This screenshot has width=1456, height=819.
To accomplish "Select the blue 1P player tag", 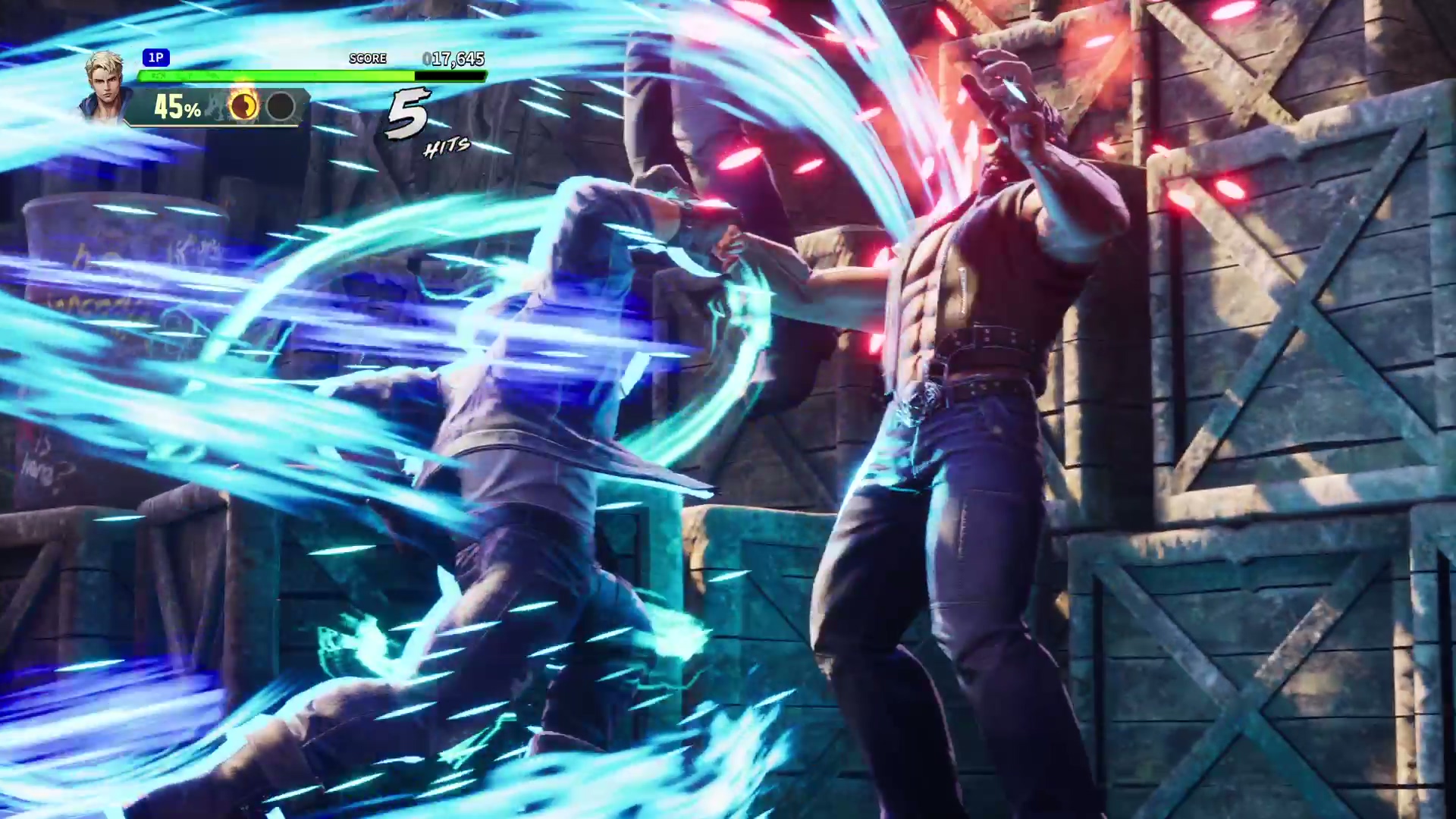I will point(155,58).
